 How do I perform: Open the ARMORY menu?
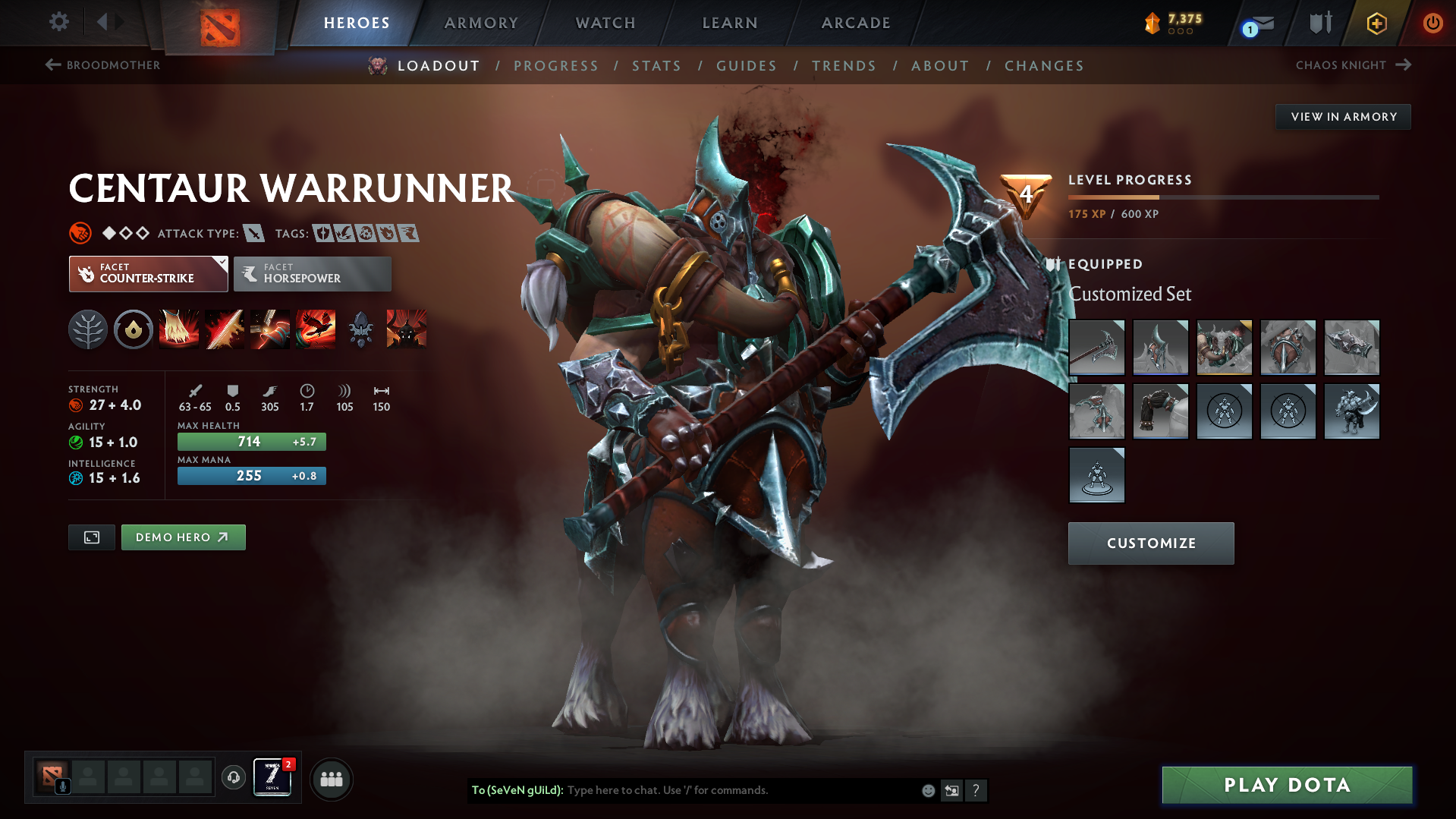click(481, 23)
